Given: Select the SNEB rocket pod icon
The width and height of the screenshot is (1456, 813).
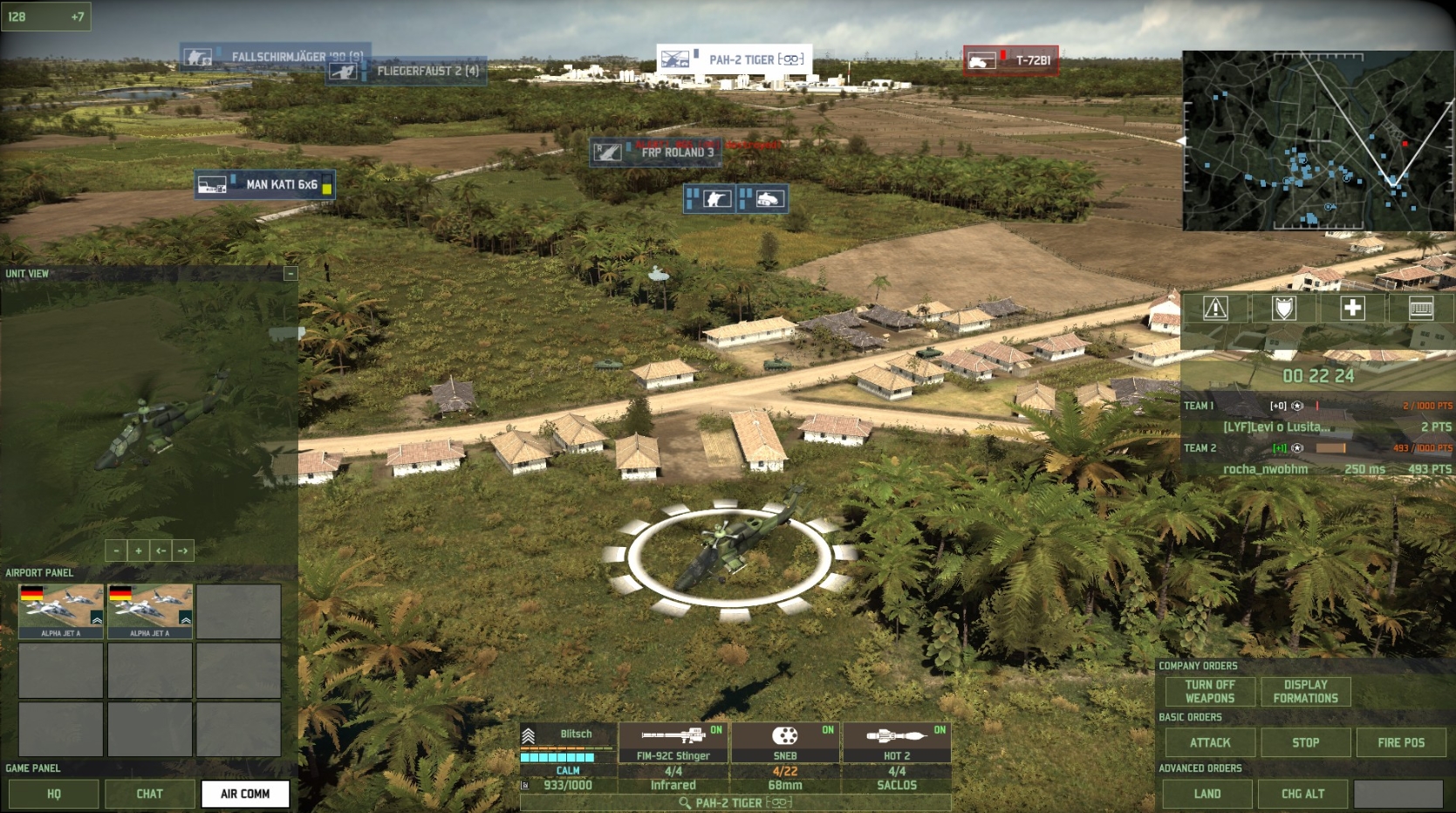Looking at the screenshot, I should pyautogui.click(x=787, y=737).
